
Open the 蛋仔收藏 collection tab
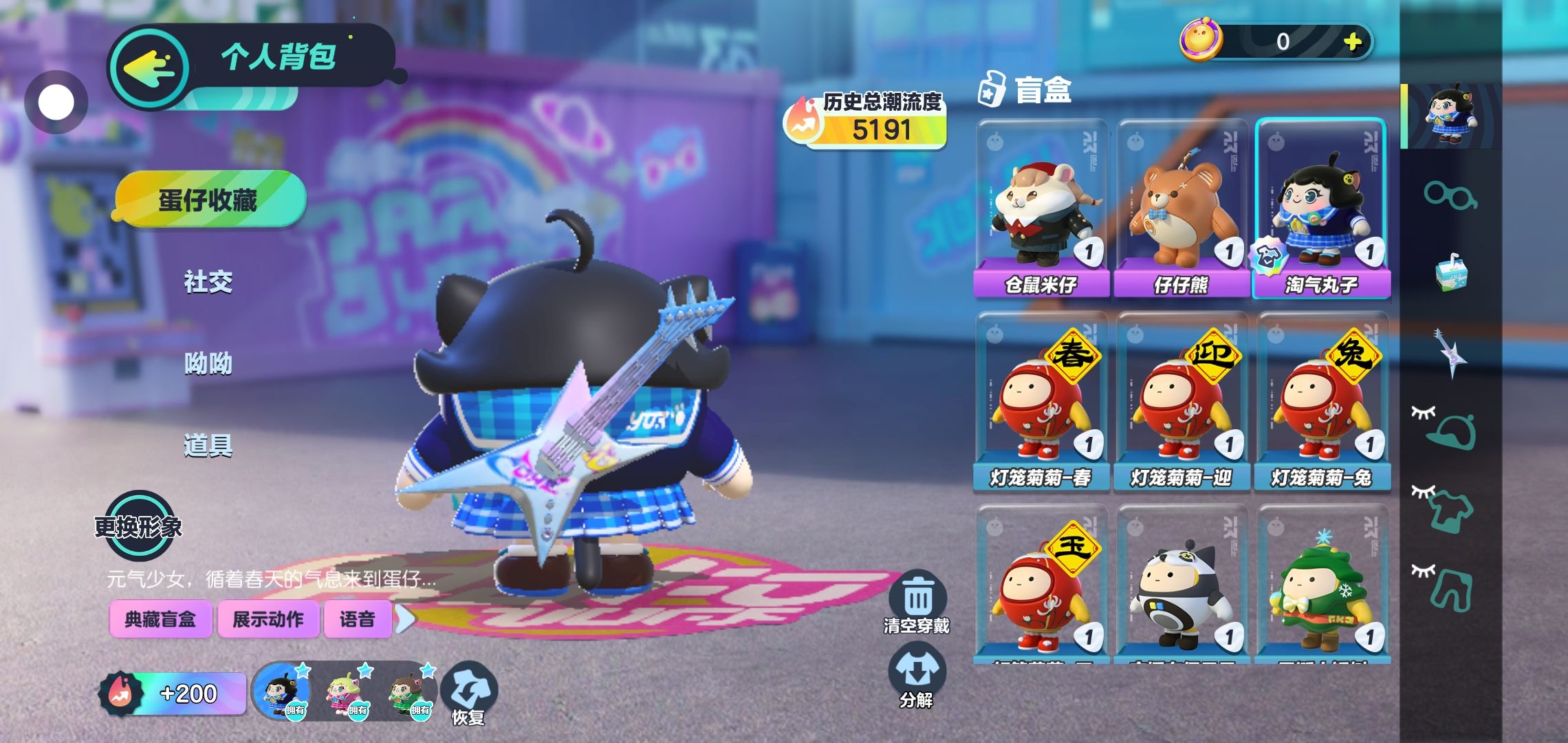[209, 200]
